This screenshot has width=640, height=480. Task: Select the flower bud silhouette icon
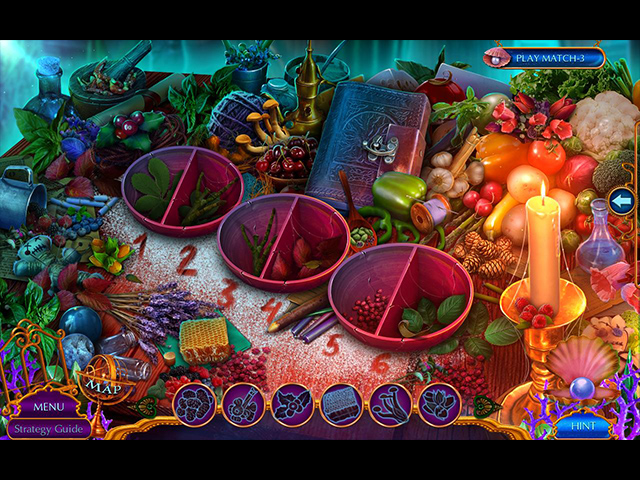[x=439, y=405]
